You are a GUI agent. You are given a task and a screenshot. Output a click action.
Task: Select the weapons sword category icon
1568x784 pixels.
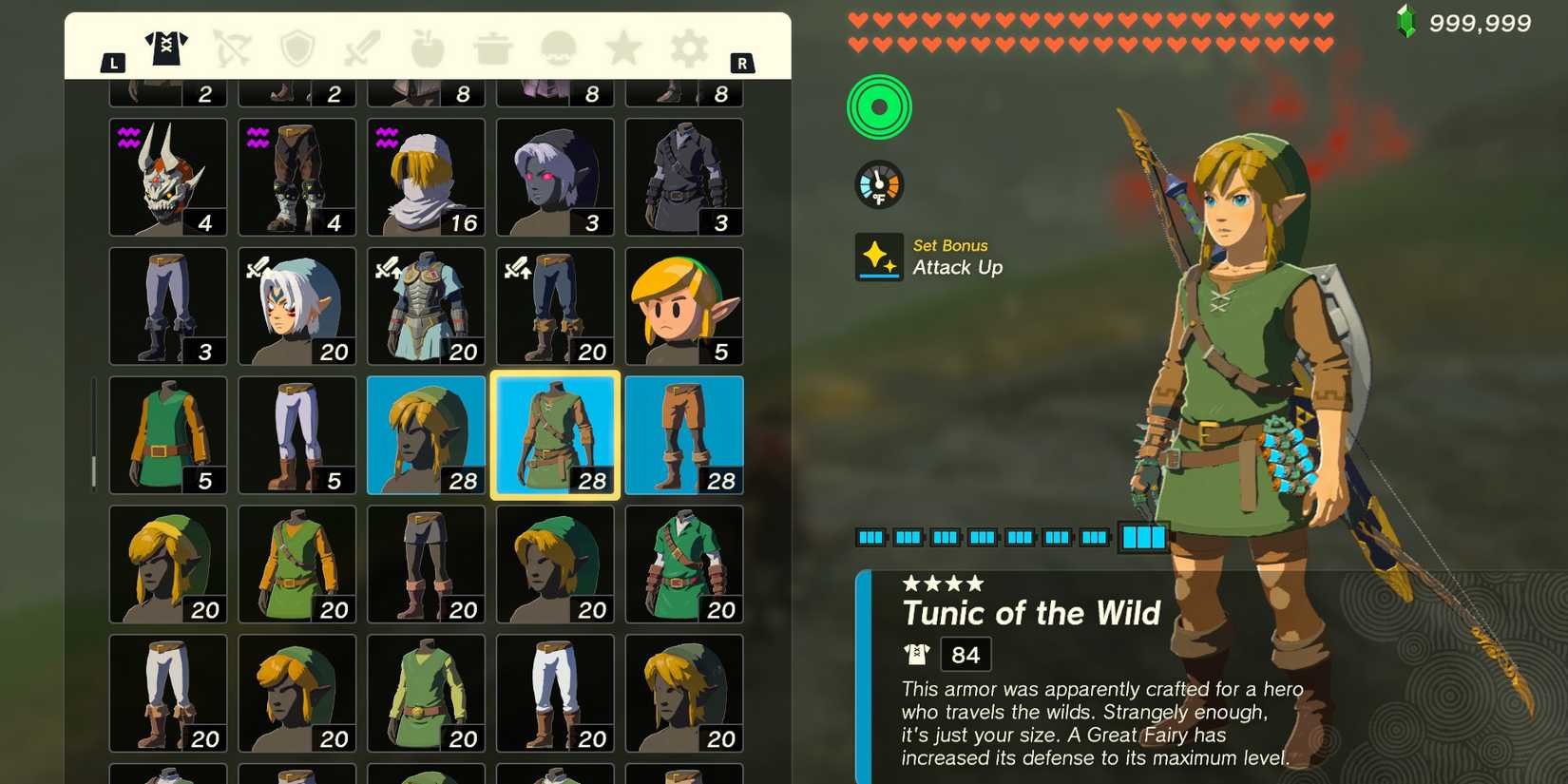tap(362, 48)
